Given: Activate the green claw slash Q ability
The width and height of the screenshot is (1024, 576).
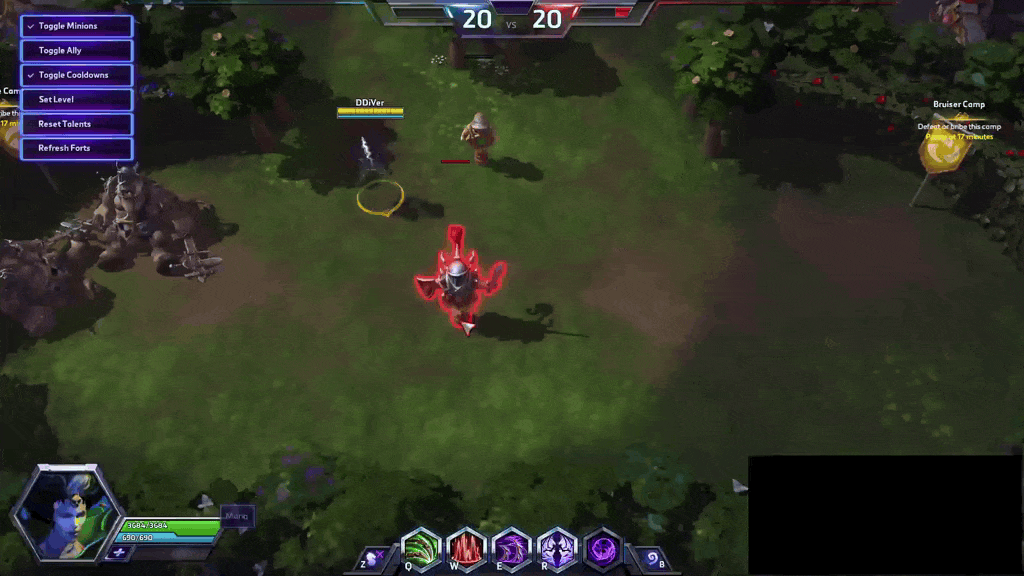Looking at the screenshot, I should [421, 549].
